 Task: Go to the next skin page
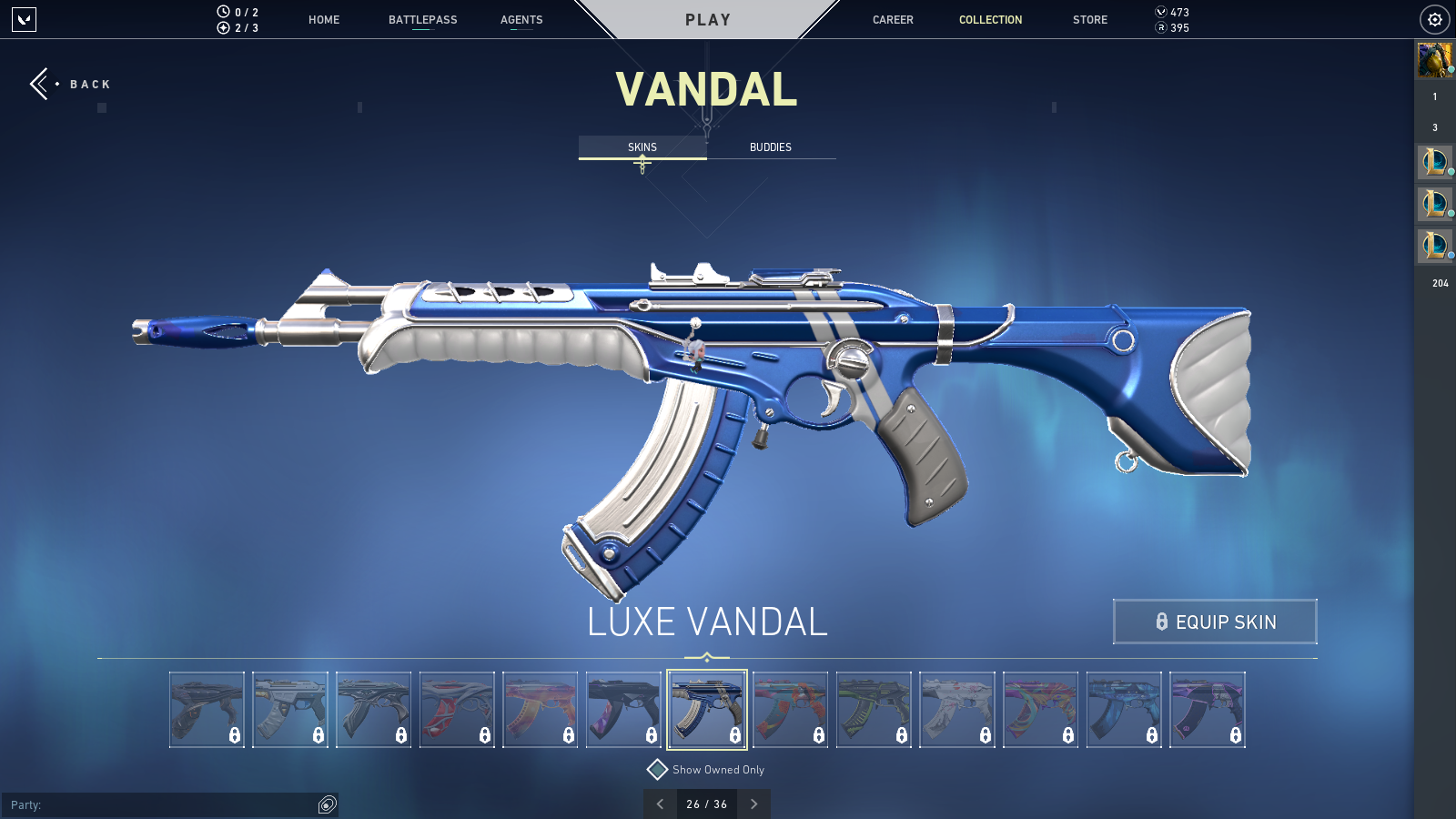coord(753,804)
